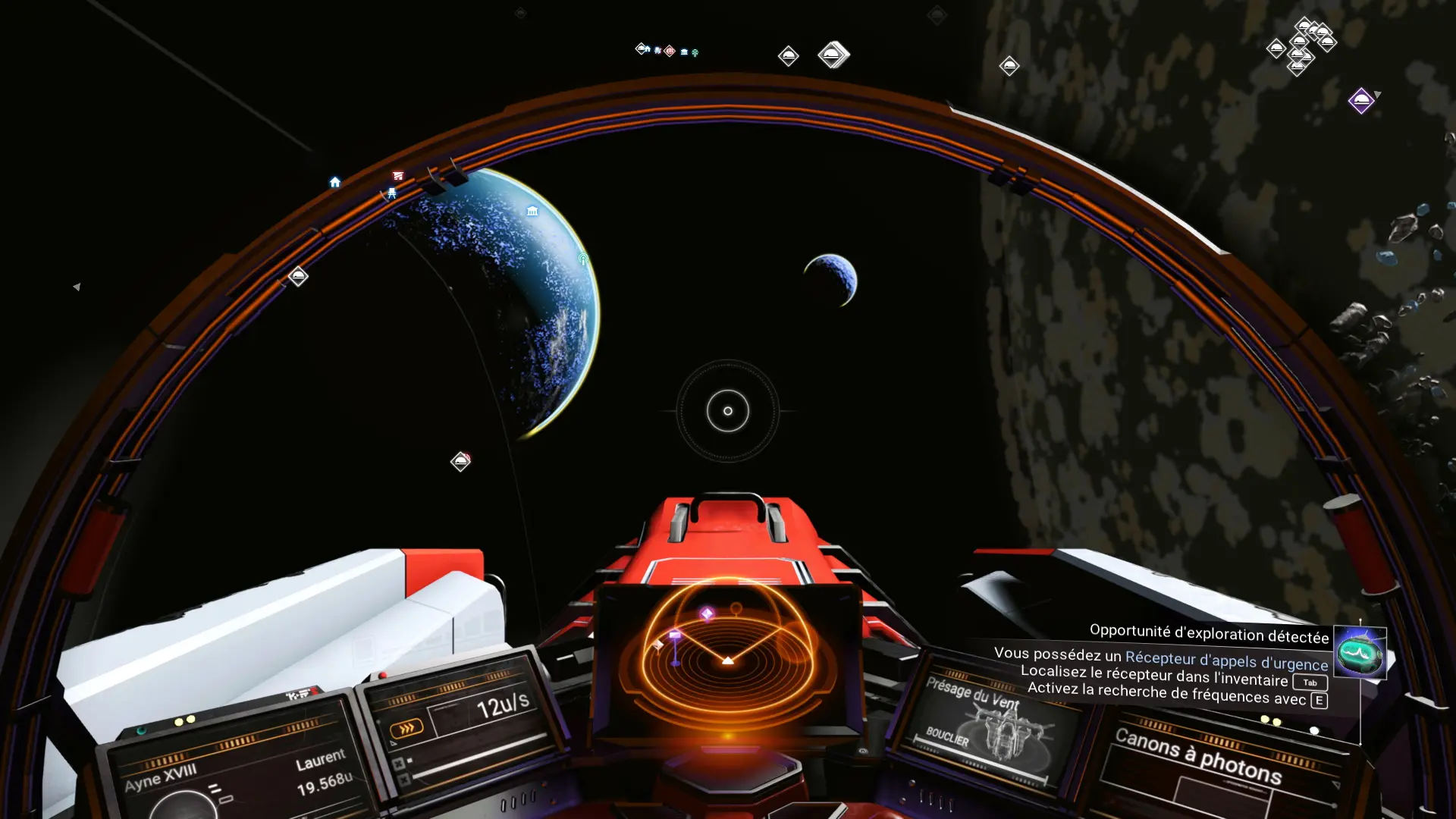The width and height of the screenshot is (1456, 819).
Task: Click the throttle gauge showing 12u/s
Action: coord(504,705)
